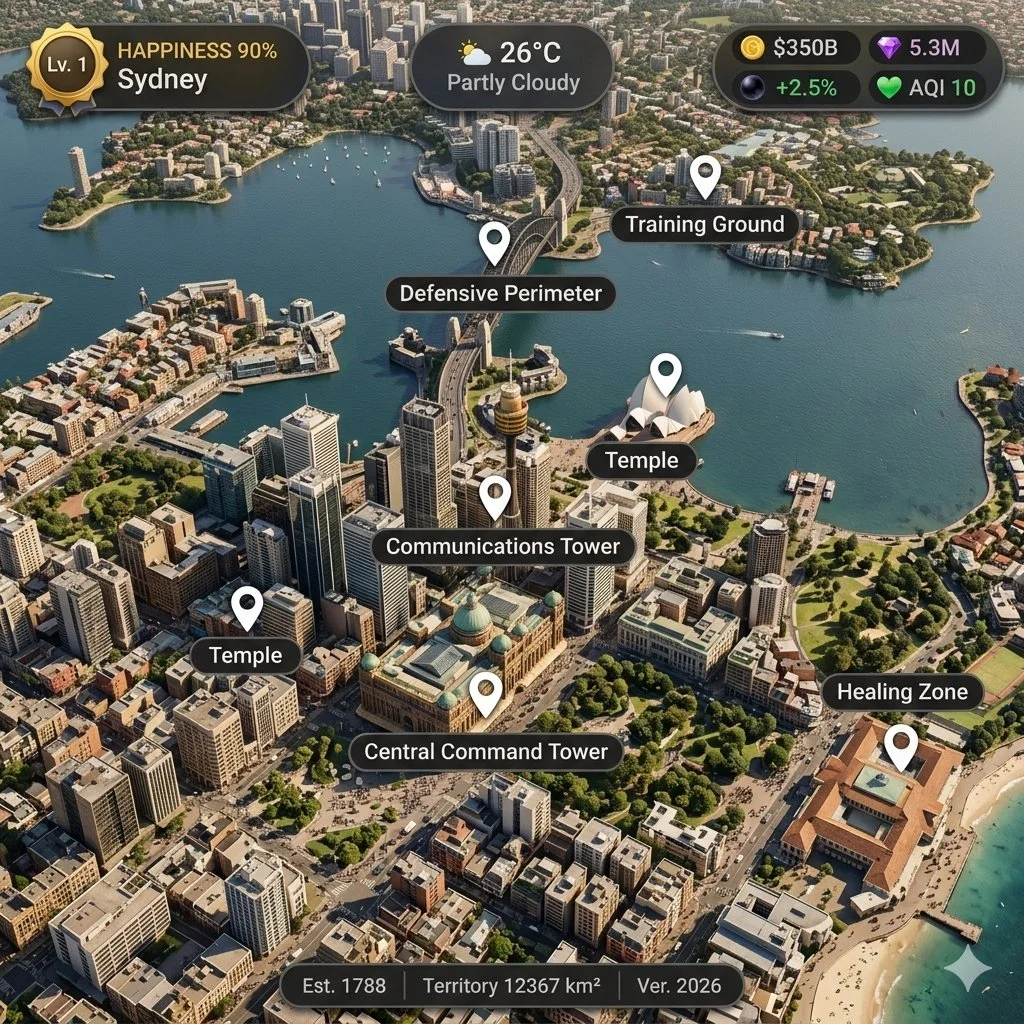The image size is (1024, 1024).
Task: Select the Training Ground location label
Action: coord(705,224)
